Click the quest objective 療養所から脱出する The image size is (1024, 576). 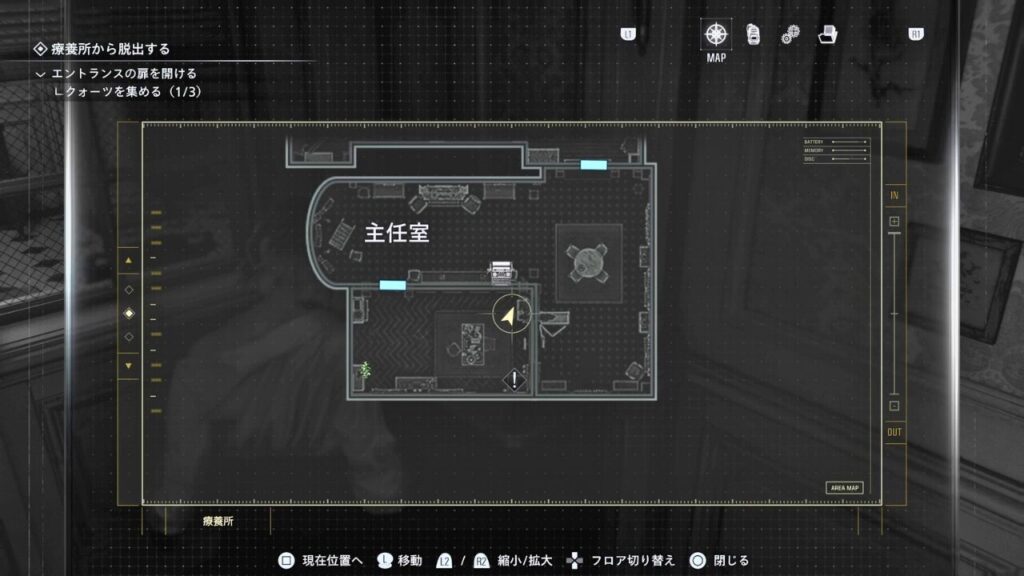(110, 48)
